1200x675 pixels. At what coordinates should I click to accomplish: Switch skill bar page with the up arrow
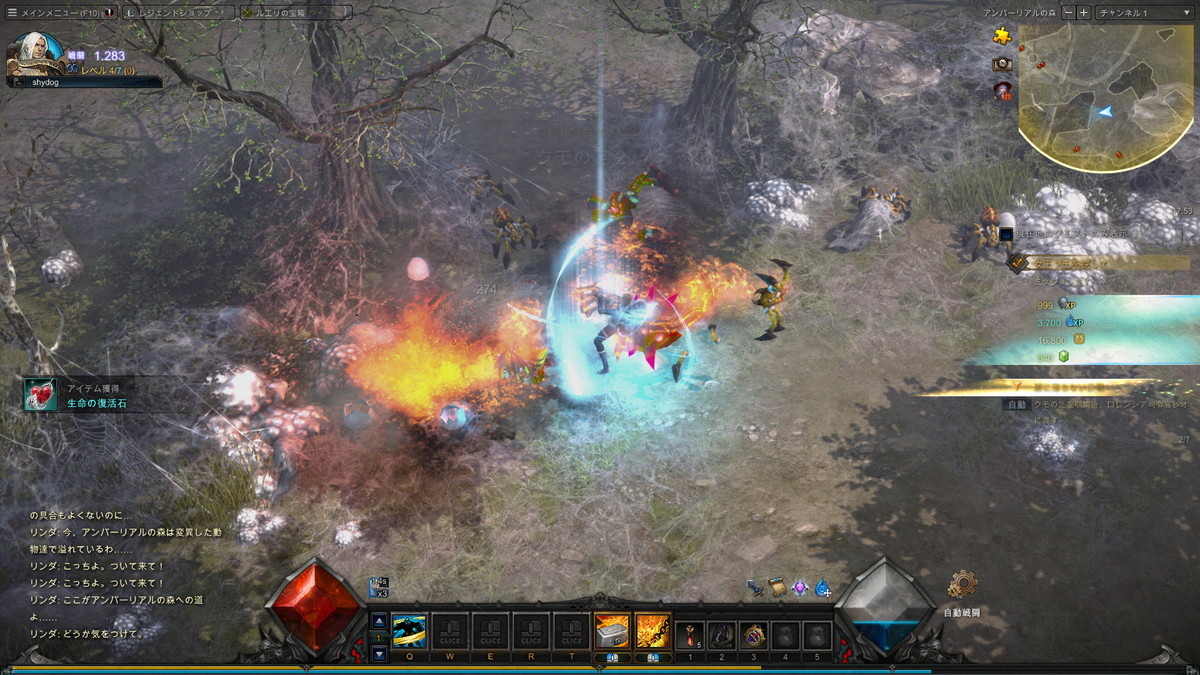[x=379, y=620]
